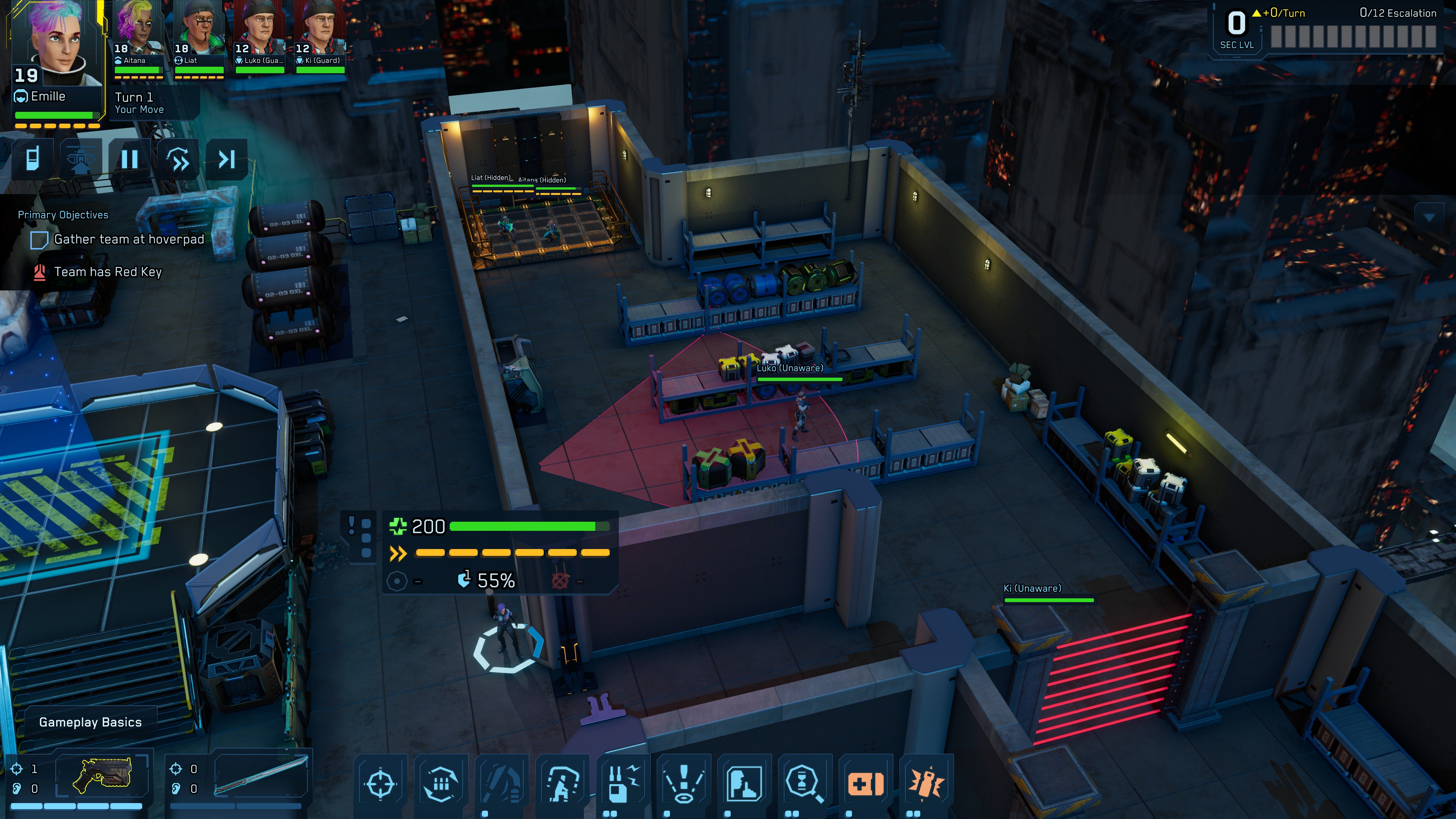Open the handheld radio device button

(33, 159)
